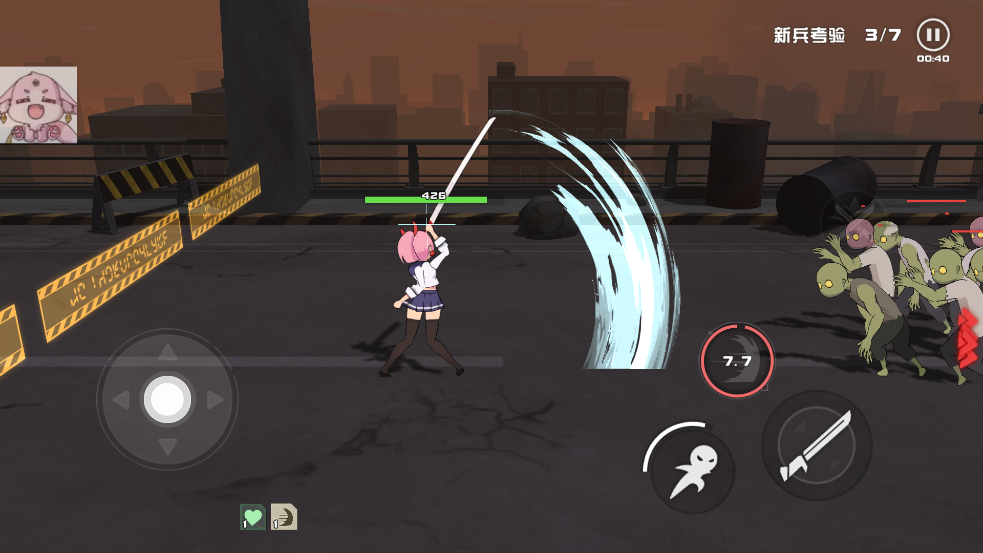Use the slash skill on cooldown
The image size is (983, 553).
(737, 361)
